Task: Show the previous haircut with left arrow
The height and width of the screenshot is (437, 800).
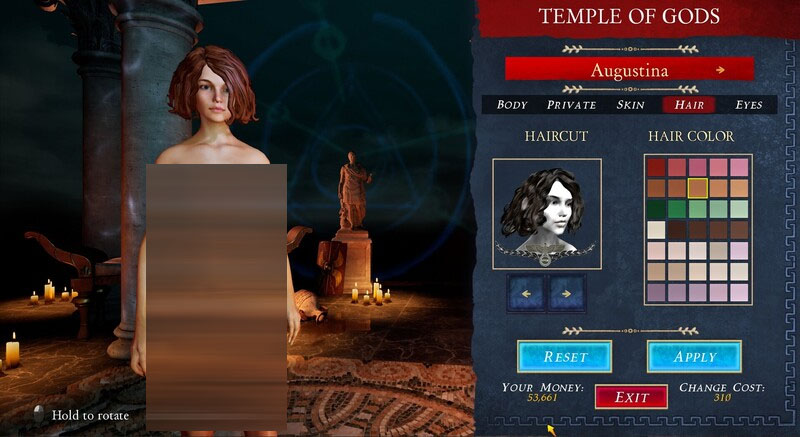Action: point(528,294)
